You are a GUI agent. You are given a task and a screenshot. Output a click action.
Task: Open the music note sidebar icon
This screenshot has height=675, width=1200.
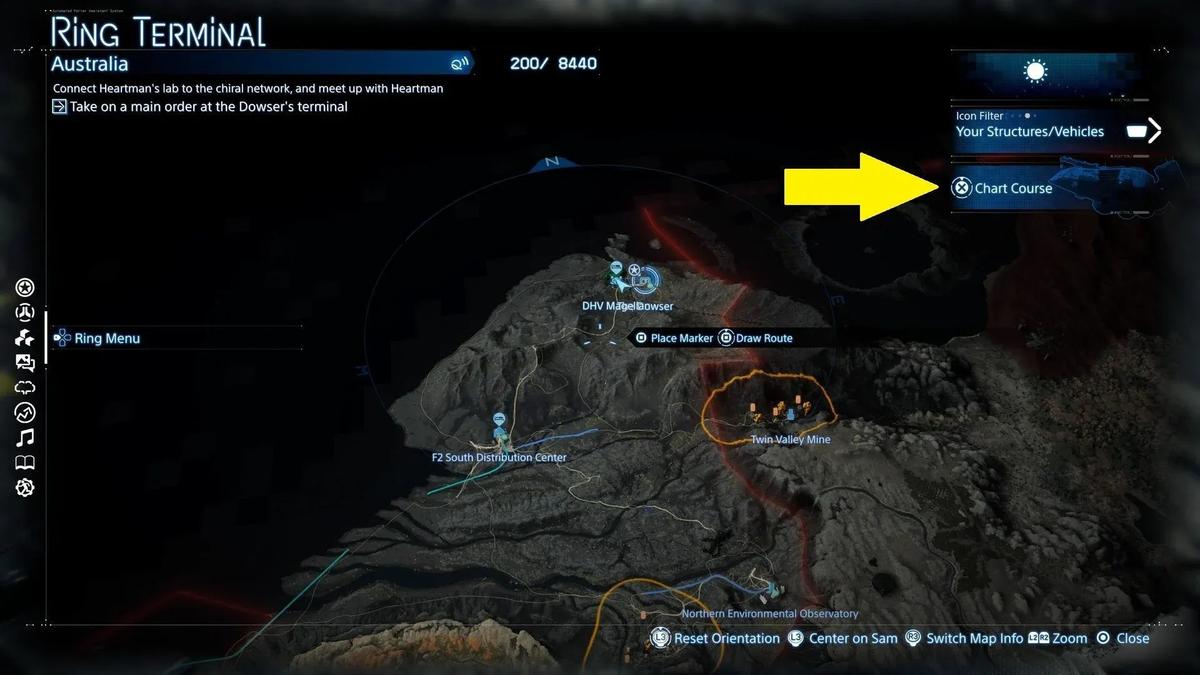click(25, 437)
